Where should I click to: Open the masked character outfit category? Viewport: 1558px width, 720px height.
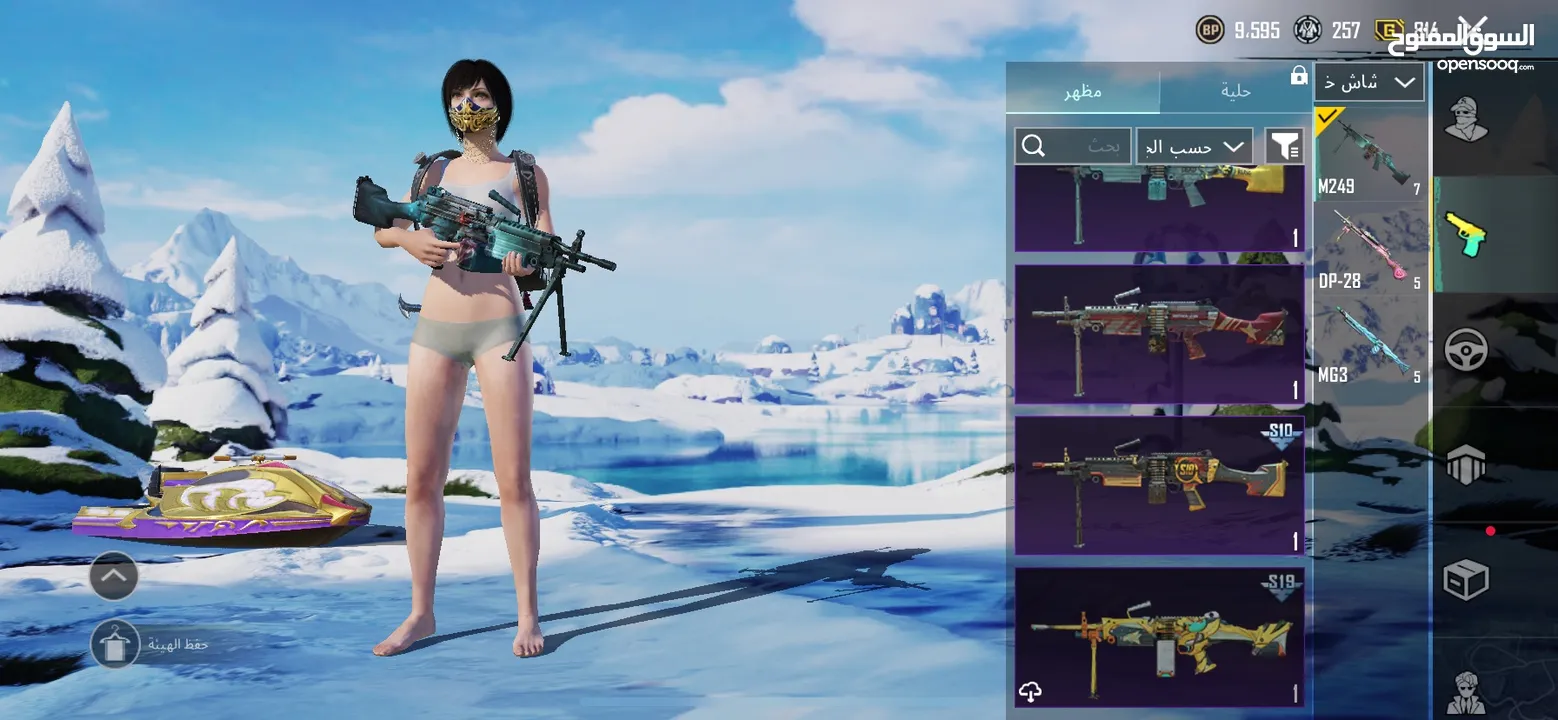point(1467,120)
